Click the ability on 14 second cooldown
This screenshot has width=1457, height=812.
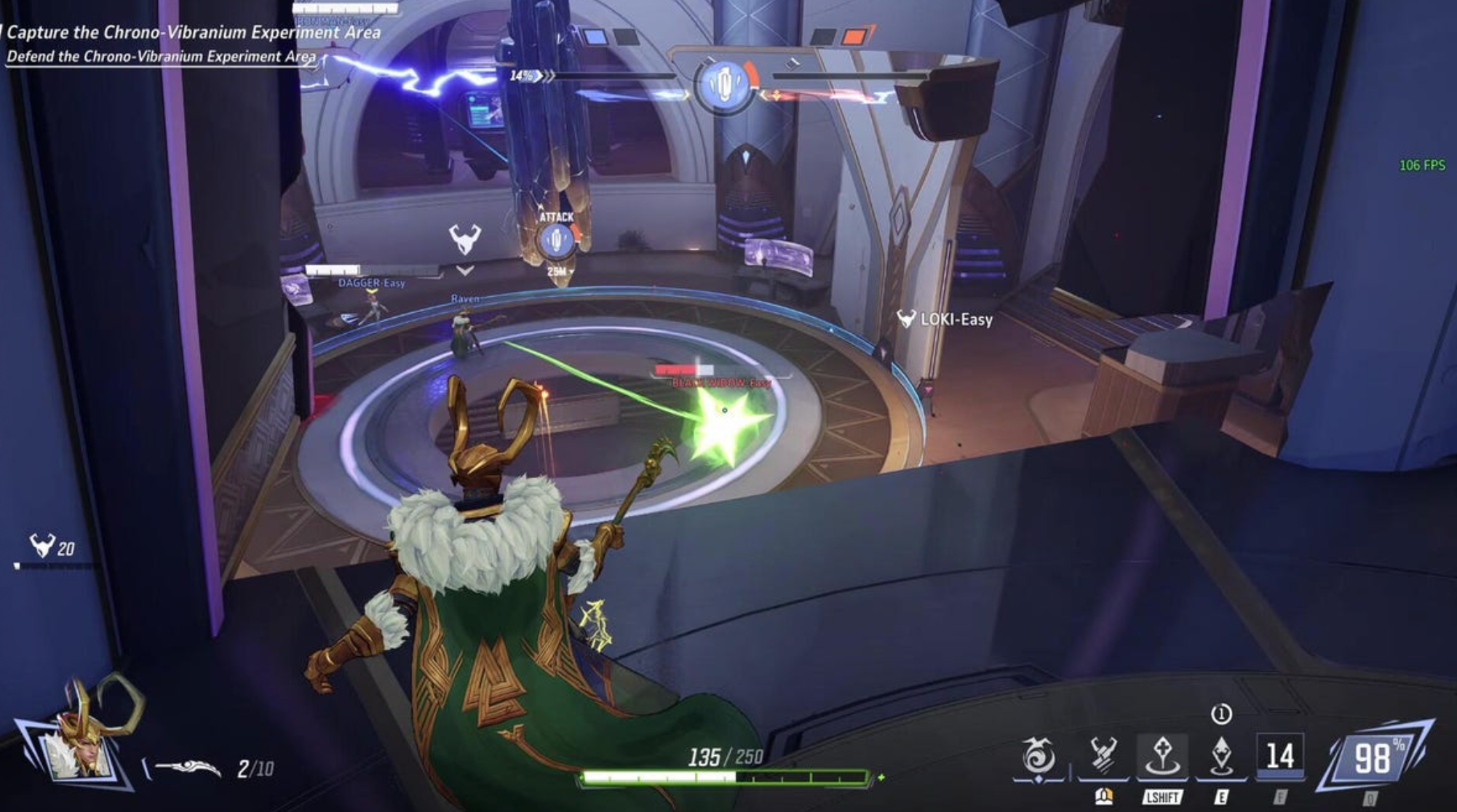tap(1279, 756)
